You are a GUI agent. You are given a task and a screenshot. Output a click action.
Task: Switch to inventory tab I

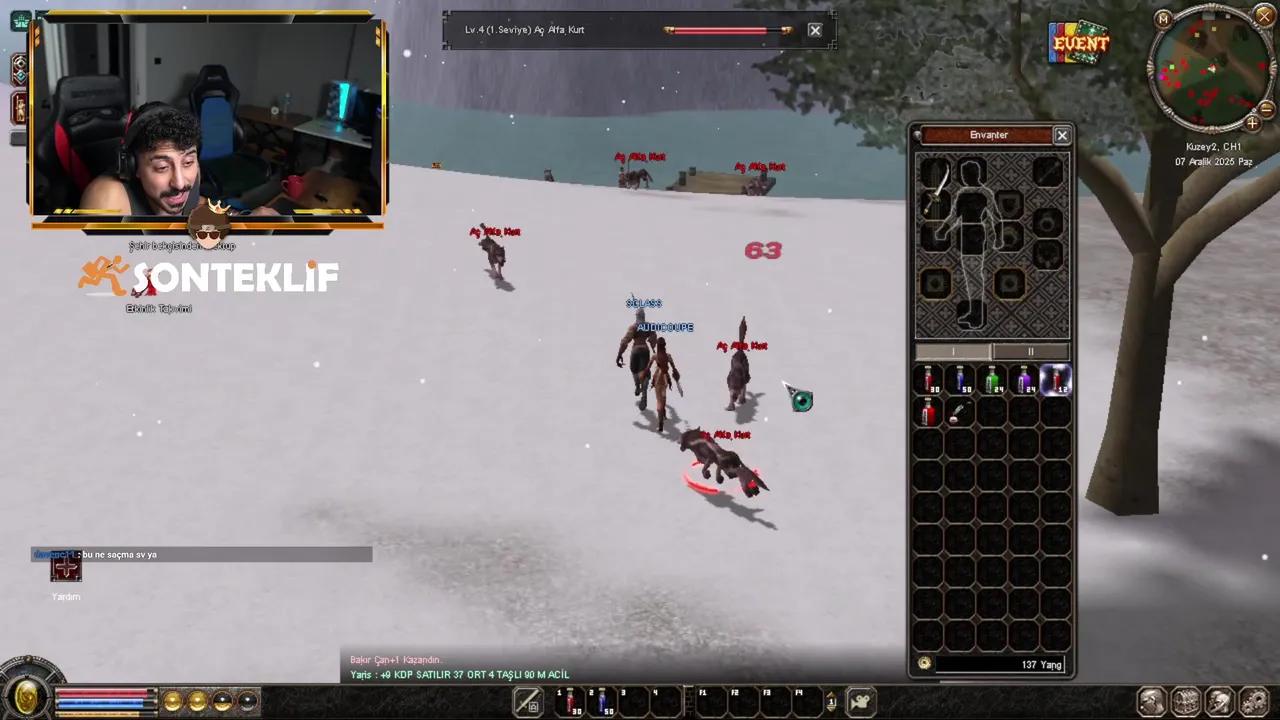pyautogui.click(x=953, y=351)
